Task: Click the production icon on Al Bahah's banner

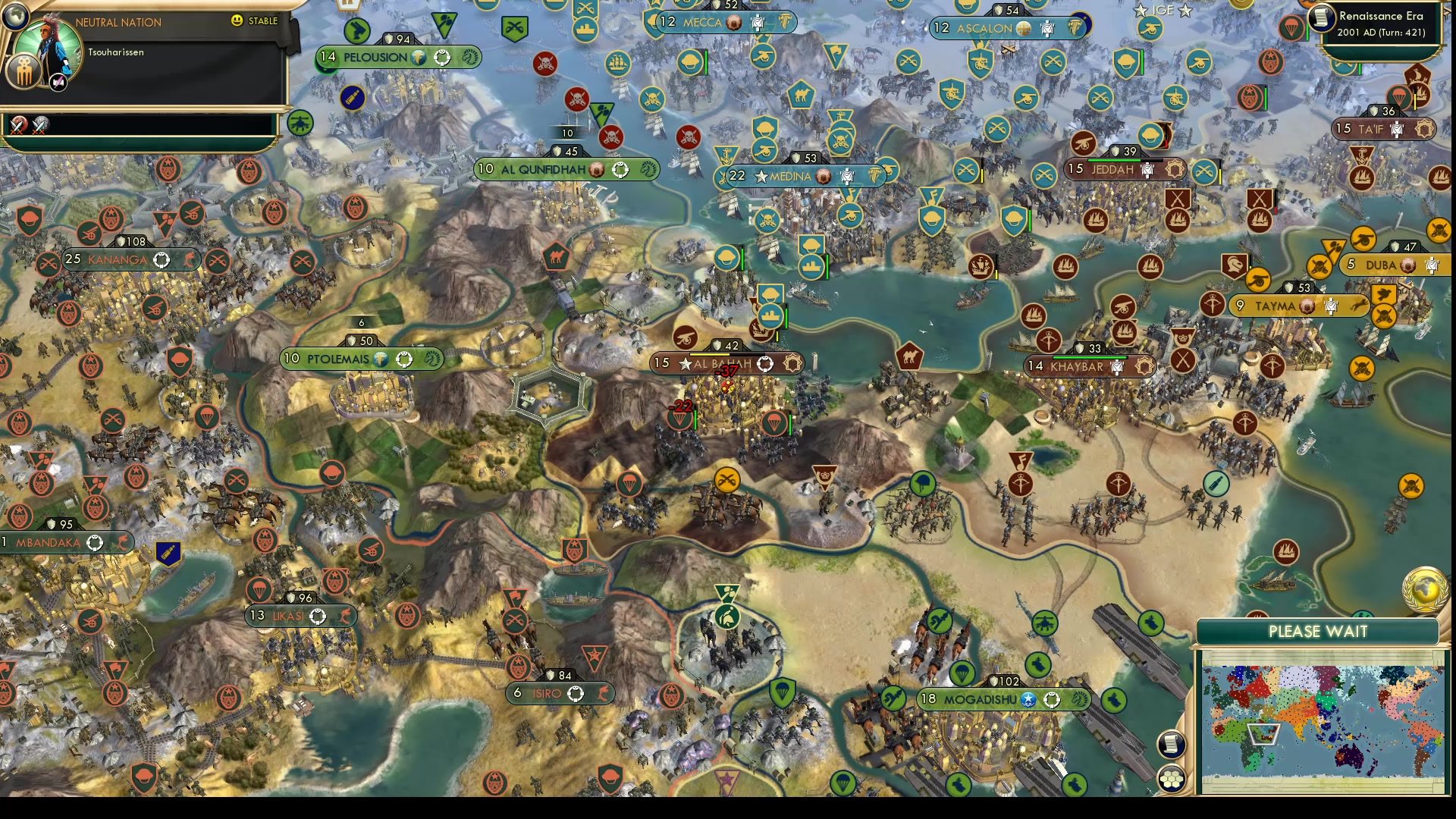Action: point(765,364)
